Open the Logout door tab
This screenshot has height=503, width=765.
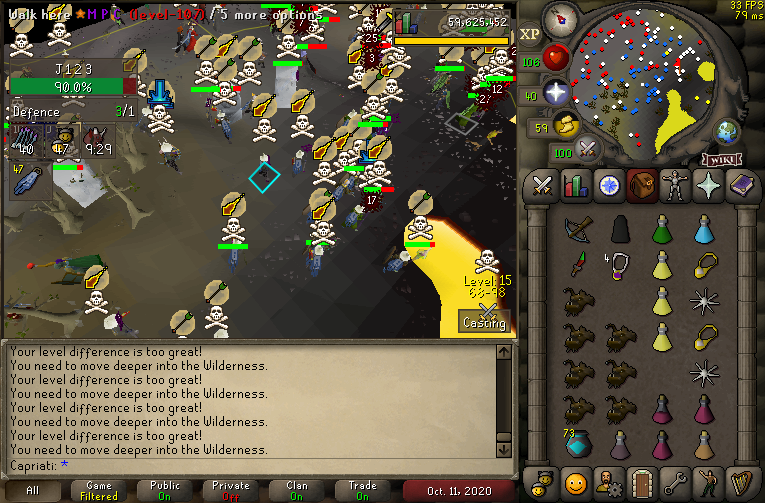tap(641, 481)
